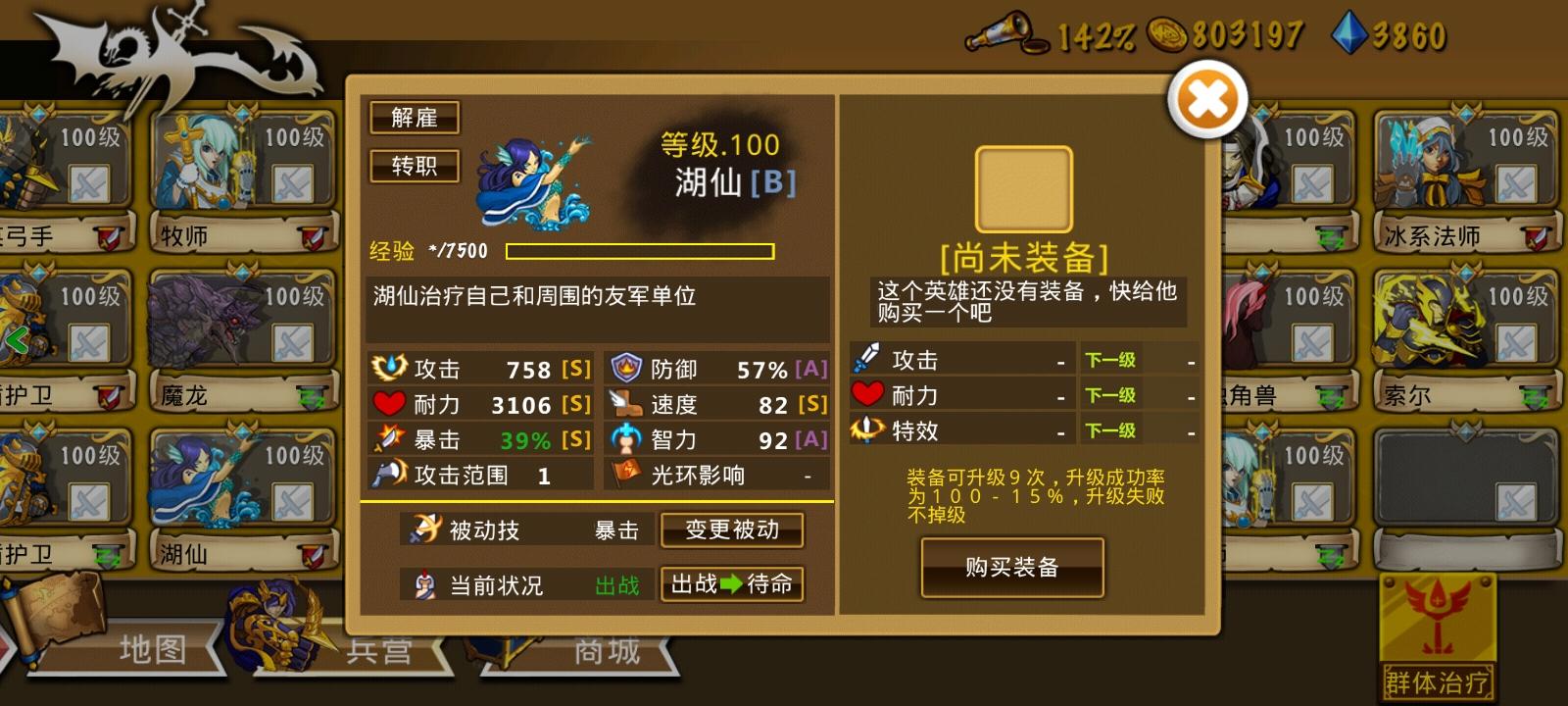
Task: Click the crit chance stat icon
Action: click(390, 438)
